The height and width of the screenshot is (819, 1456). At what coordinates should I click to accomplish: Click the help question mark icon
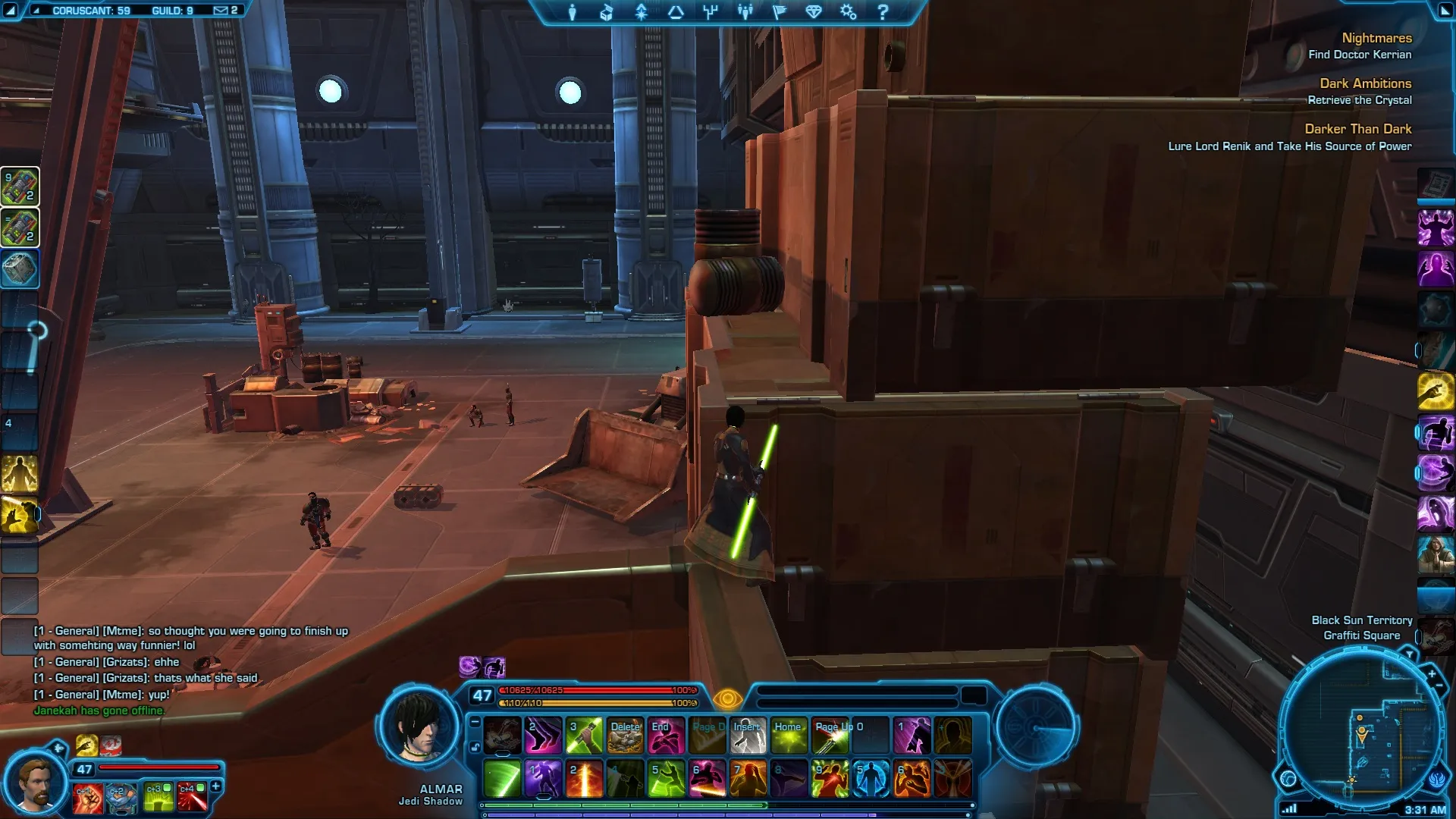pyautogui.click(x=883, y=12)
